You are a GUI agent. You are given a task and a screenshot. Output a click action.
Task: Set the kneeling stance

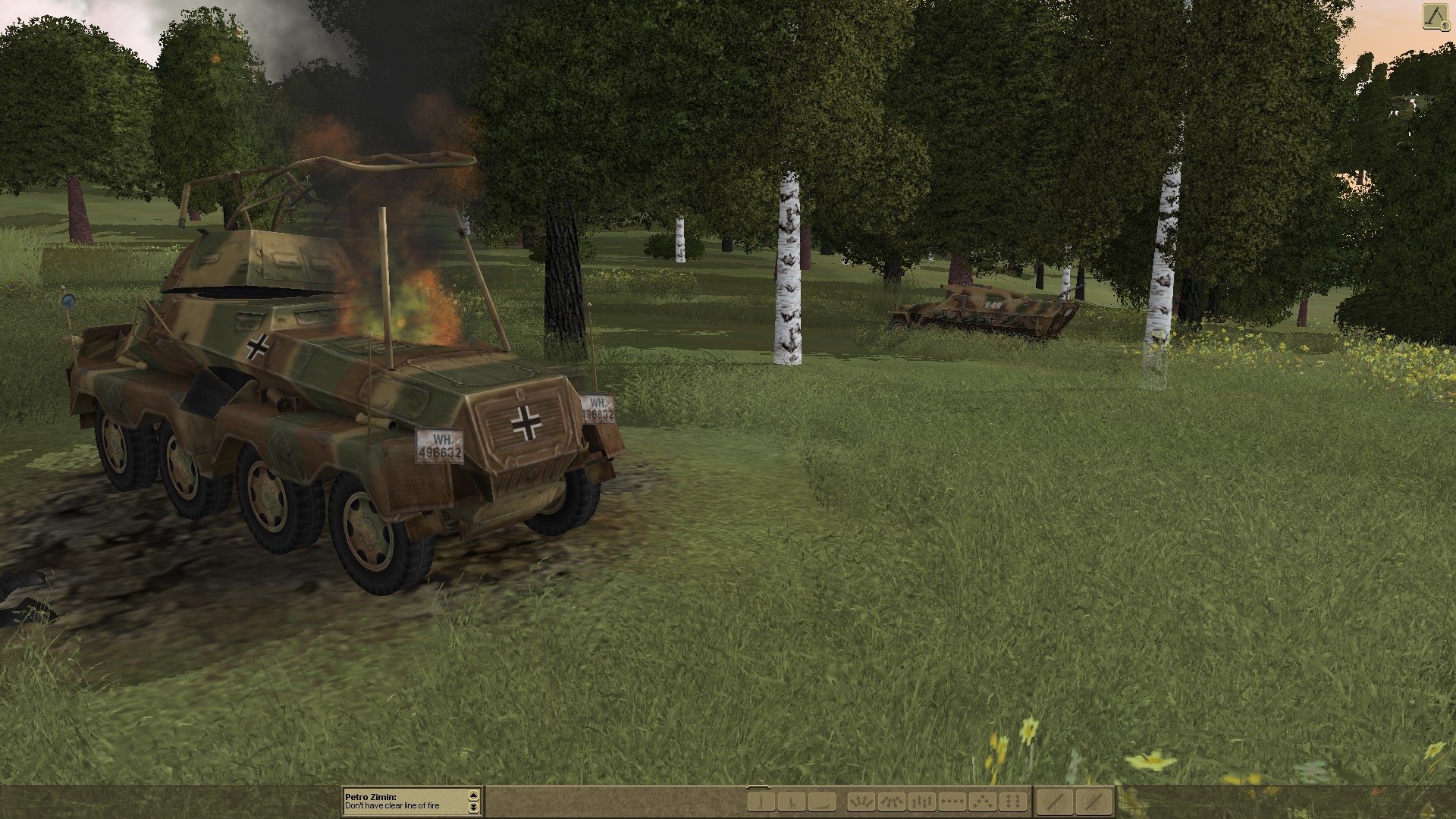792,802
